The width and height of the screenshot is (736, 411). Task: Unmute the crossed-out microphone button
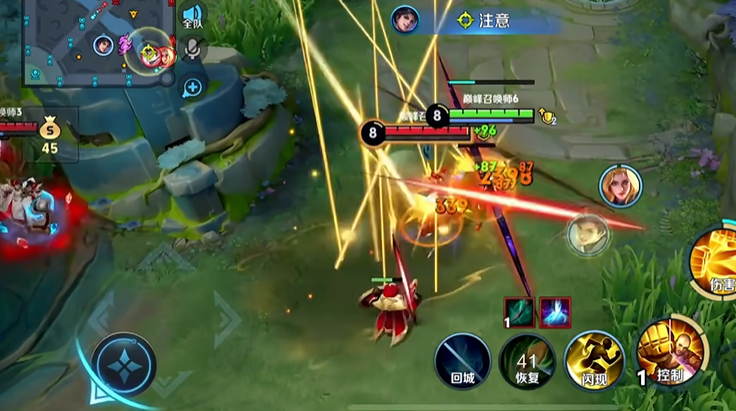tap(193, 49)
